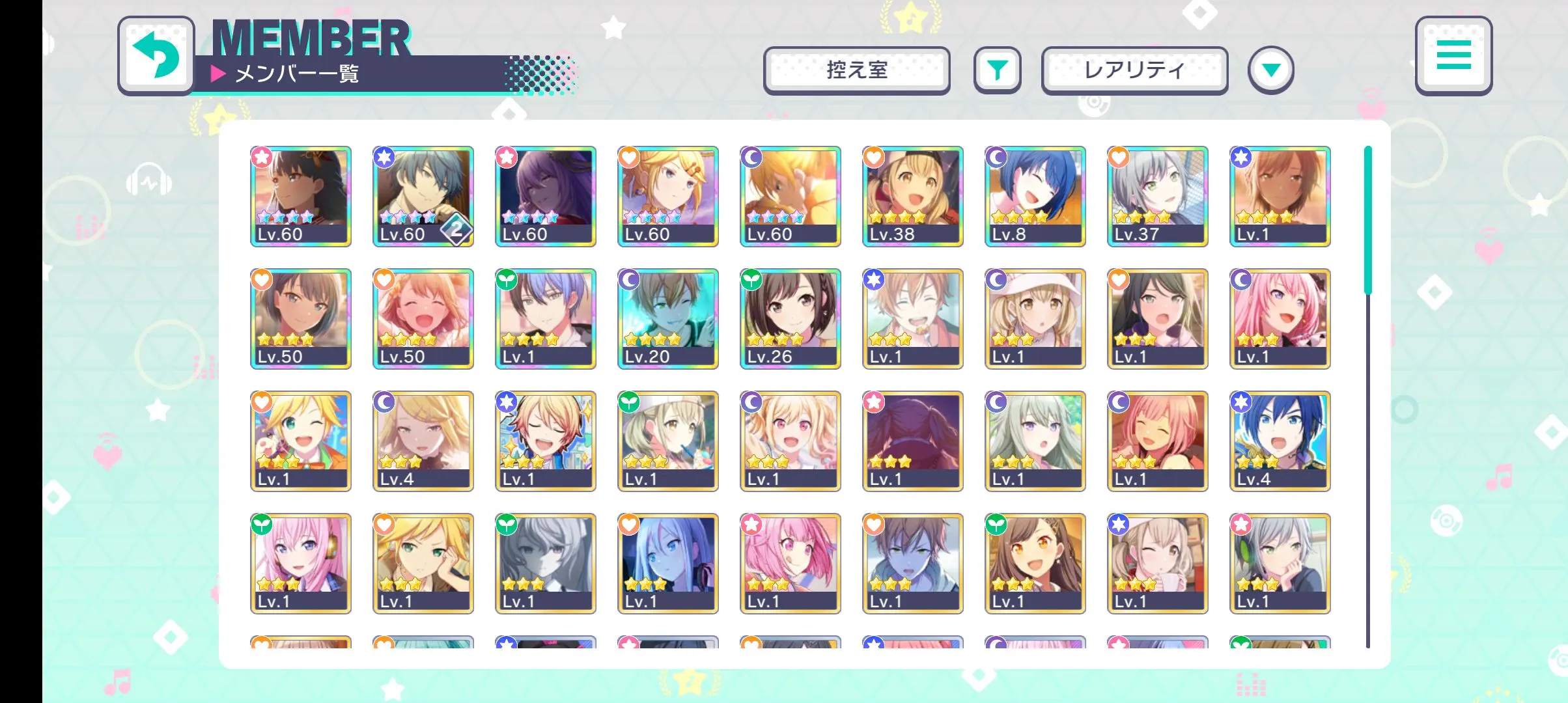Open the funnel filter options
Viewport: 1568px width, 703px height.
coord(997,70)
